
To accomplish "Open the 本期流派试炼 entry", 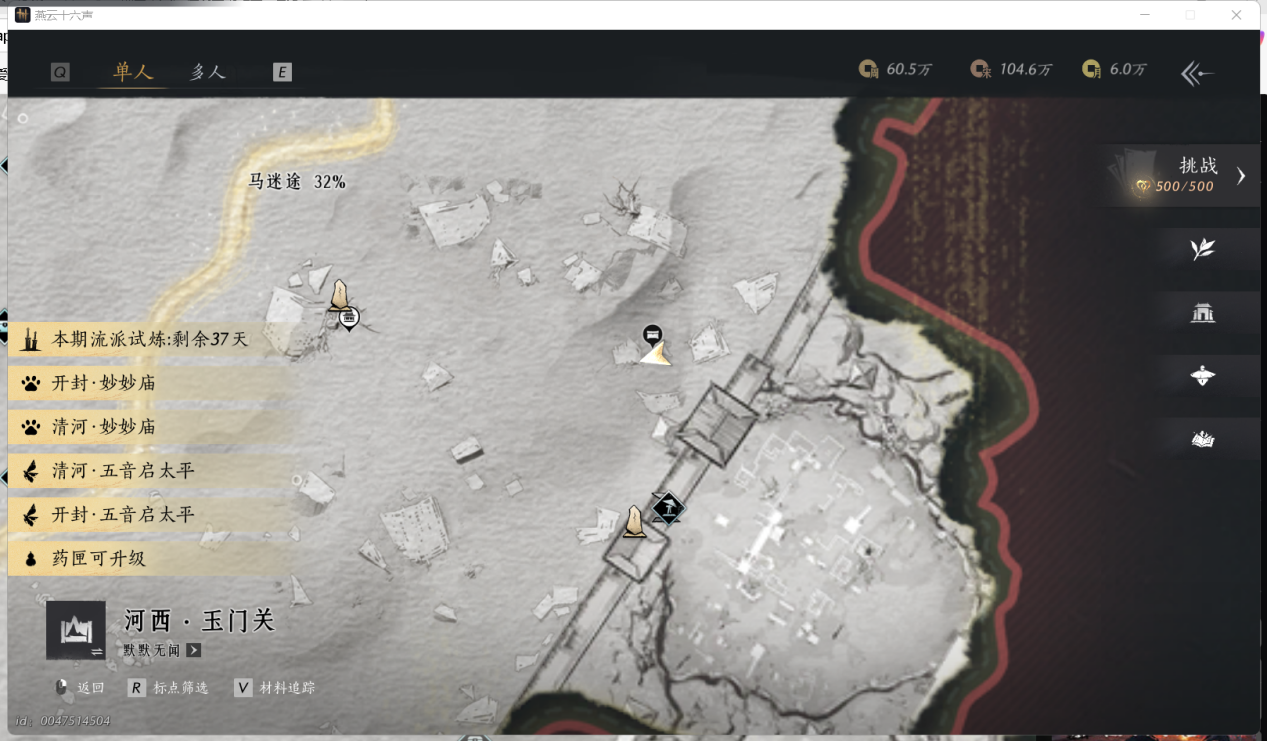I will [140, 339].
